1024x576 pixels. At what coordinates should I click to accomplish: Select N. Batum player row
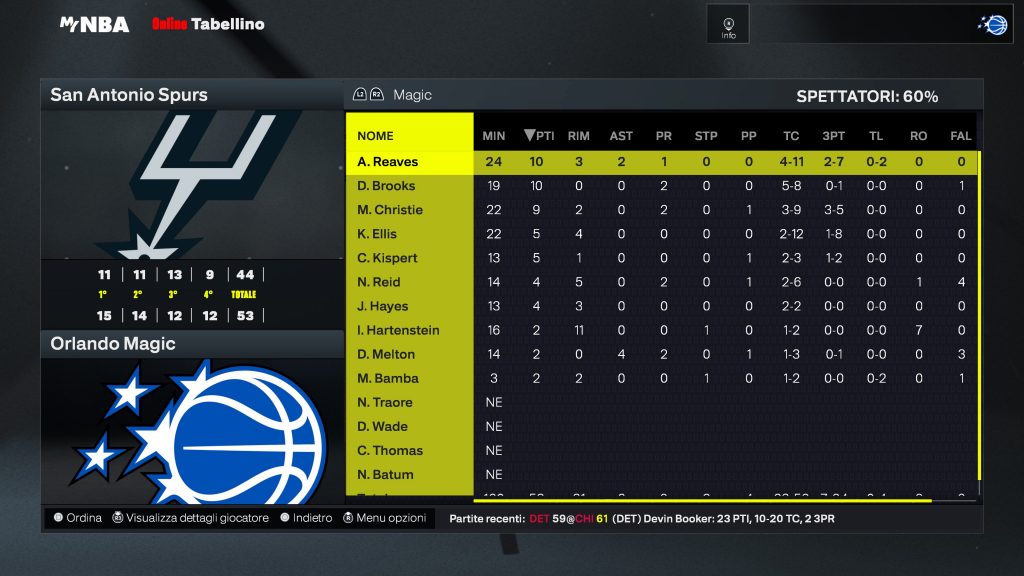coord(385,474)
